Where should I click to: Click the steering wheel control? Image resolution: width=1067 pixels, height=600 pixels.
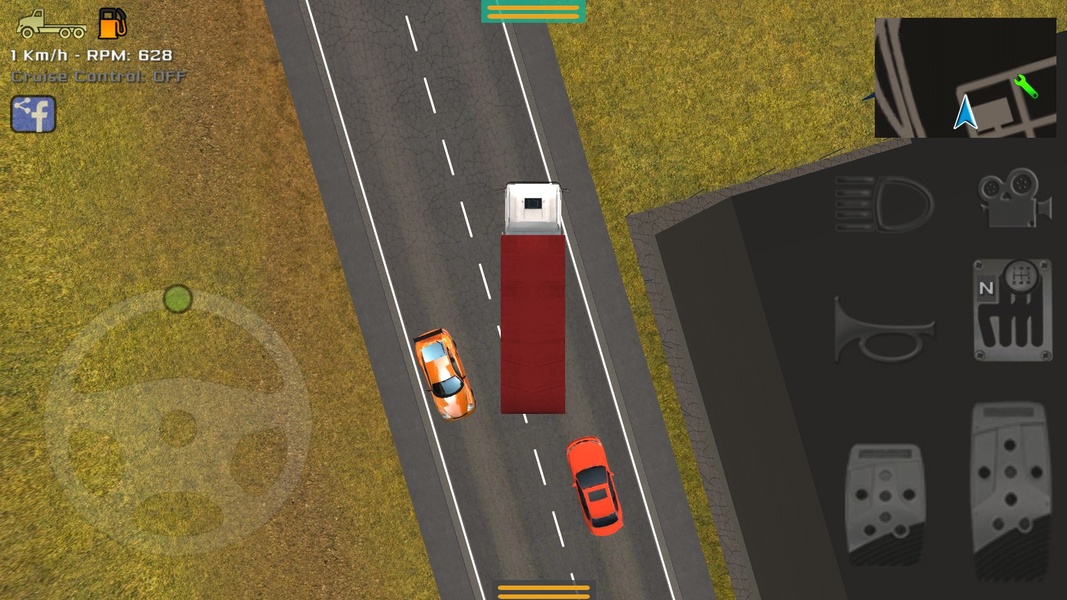pos(177,425)
